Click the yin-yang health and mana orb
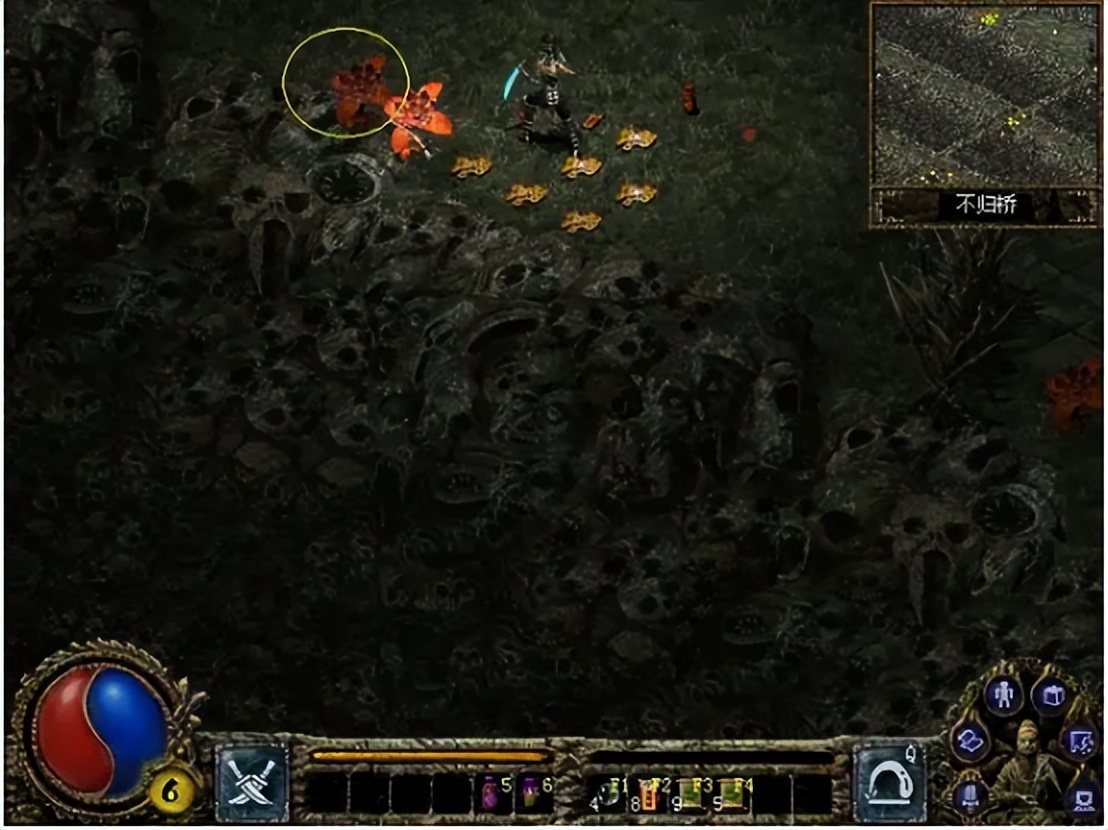Image resolution: width=1108 pixels, height=830 pixels. pyautogui.click(x=100, y=729)
